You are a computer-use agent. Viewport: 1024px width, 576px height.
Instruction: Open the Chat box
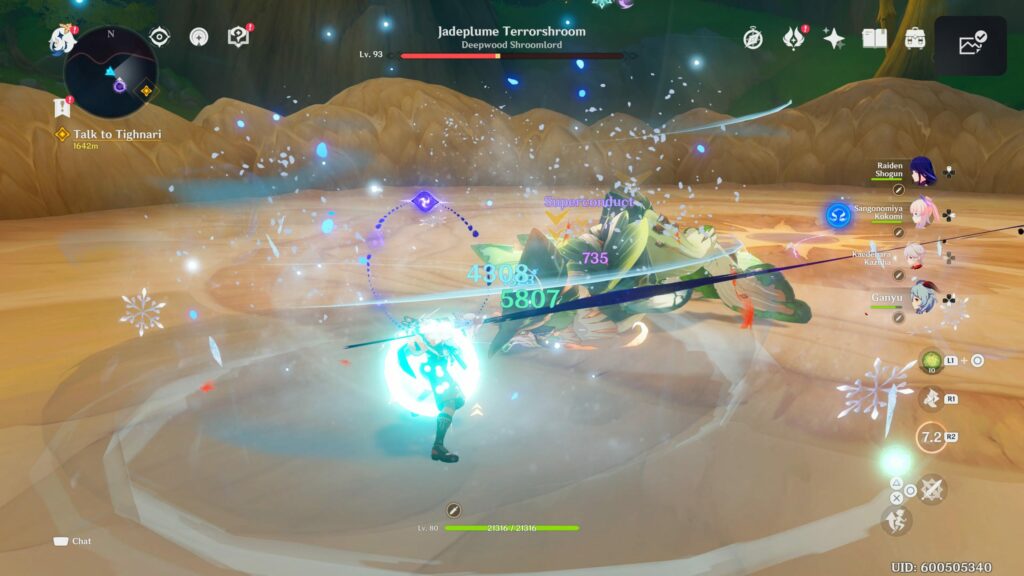[x=72, y=541]
